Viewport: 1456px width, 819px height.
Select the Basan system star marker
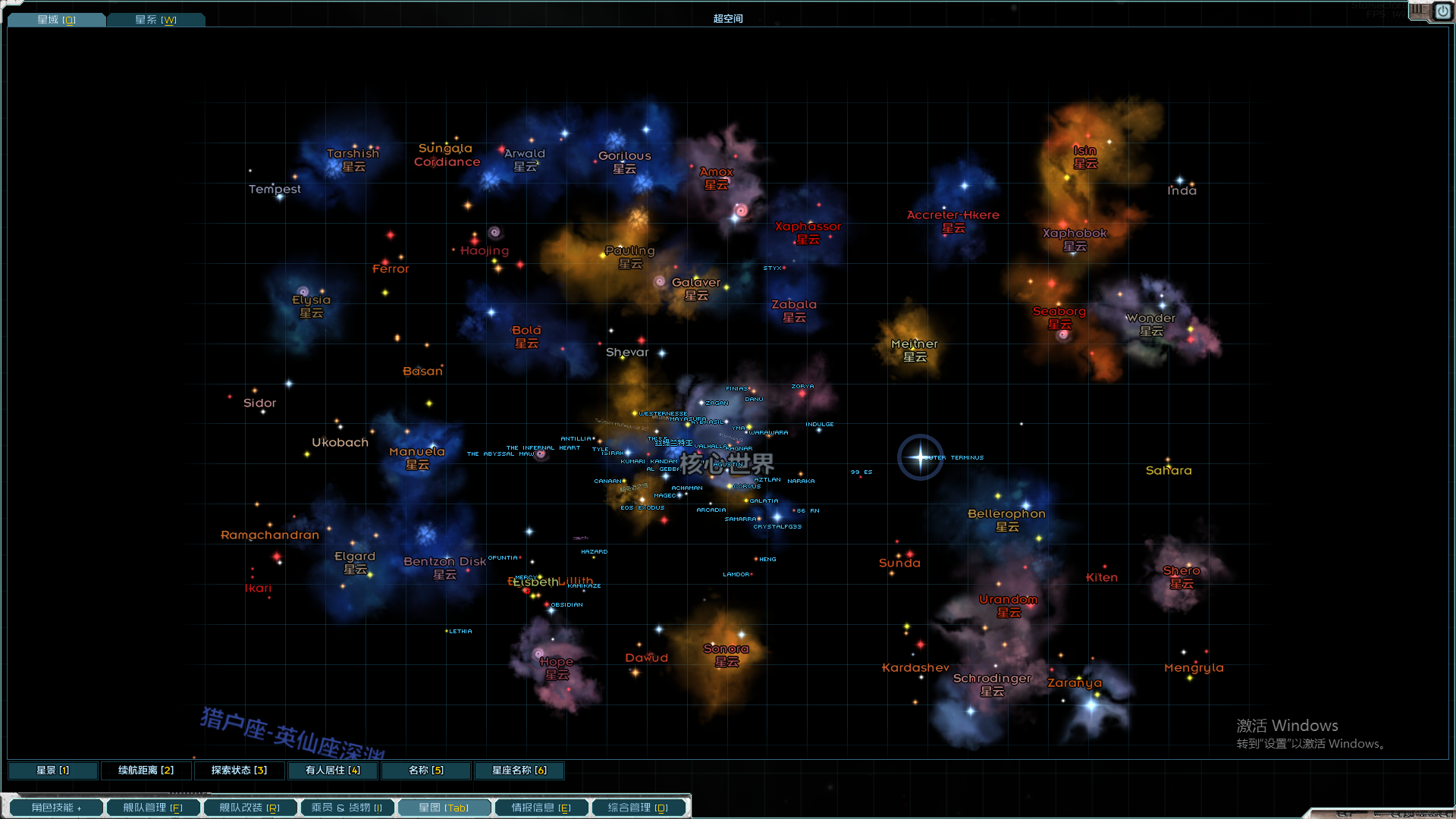[x=422, y=371]
